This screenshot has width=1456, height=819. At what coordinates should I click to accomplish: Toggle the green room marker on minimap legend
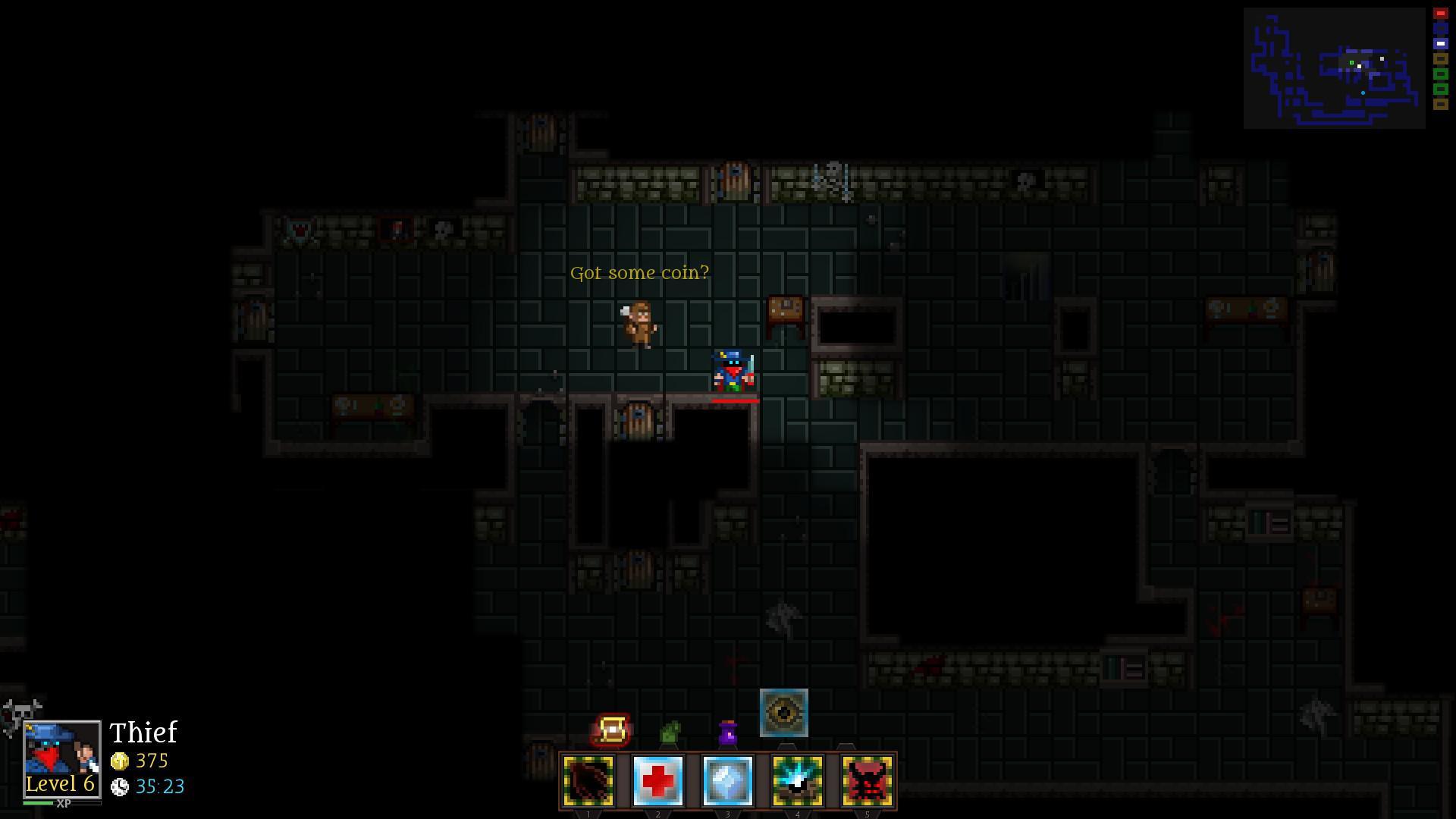pyautogui.click(x=1439, y=74)
